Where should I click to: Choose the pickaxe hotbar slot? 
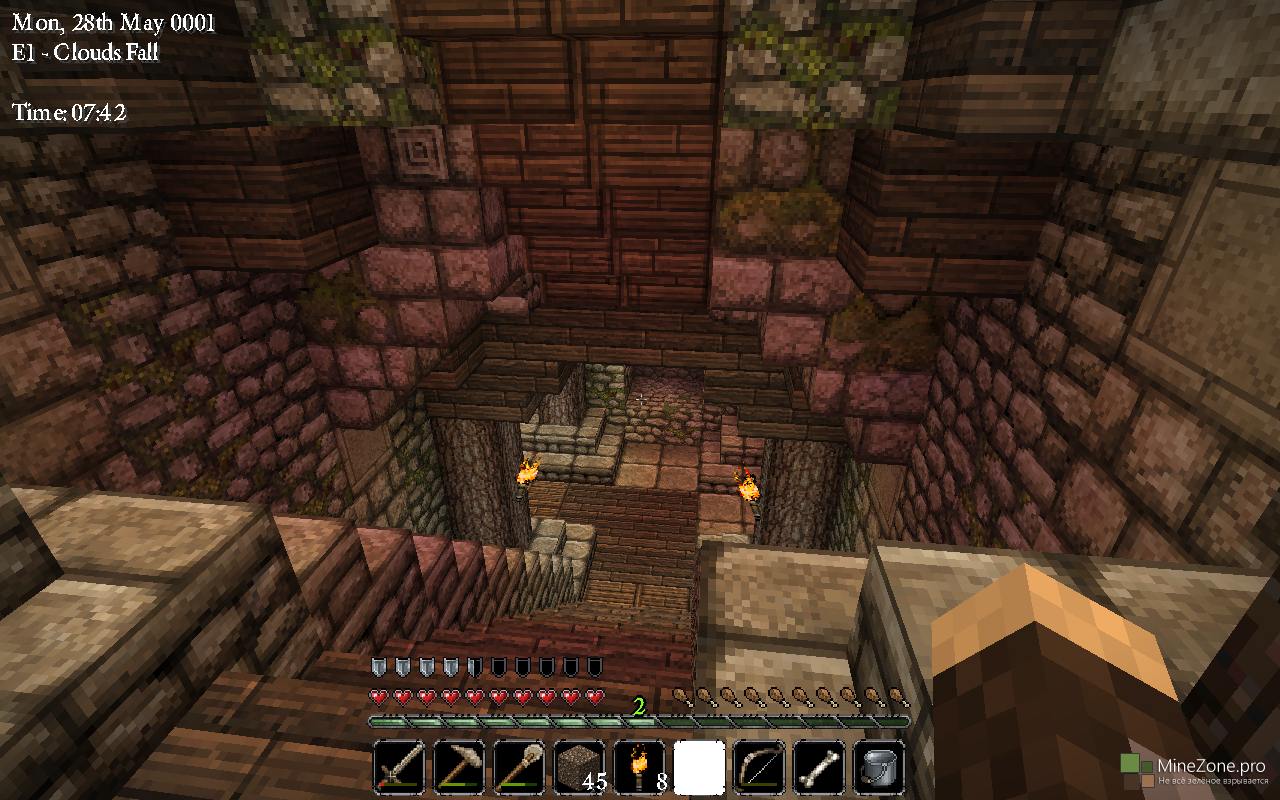pyautogui.click(x=459, y=768)
